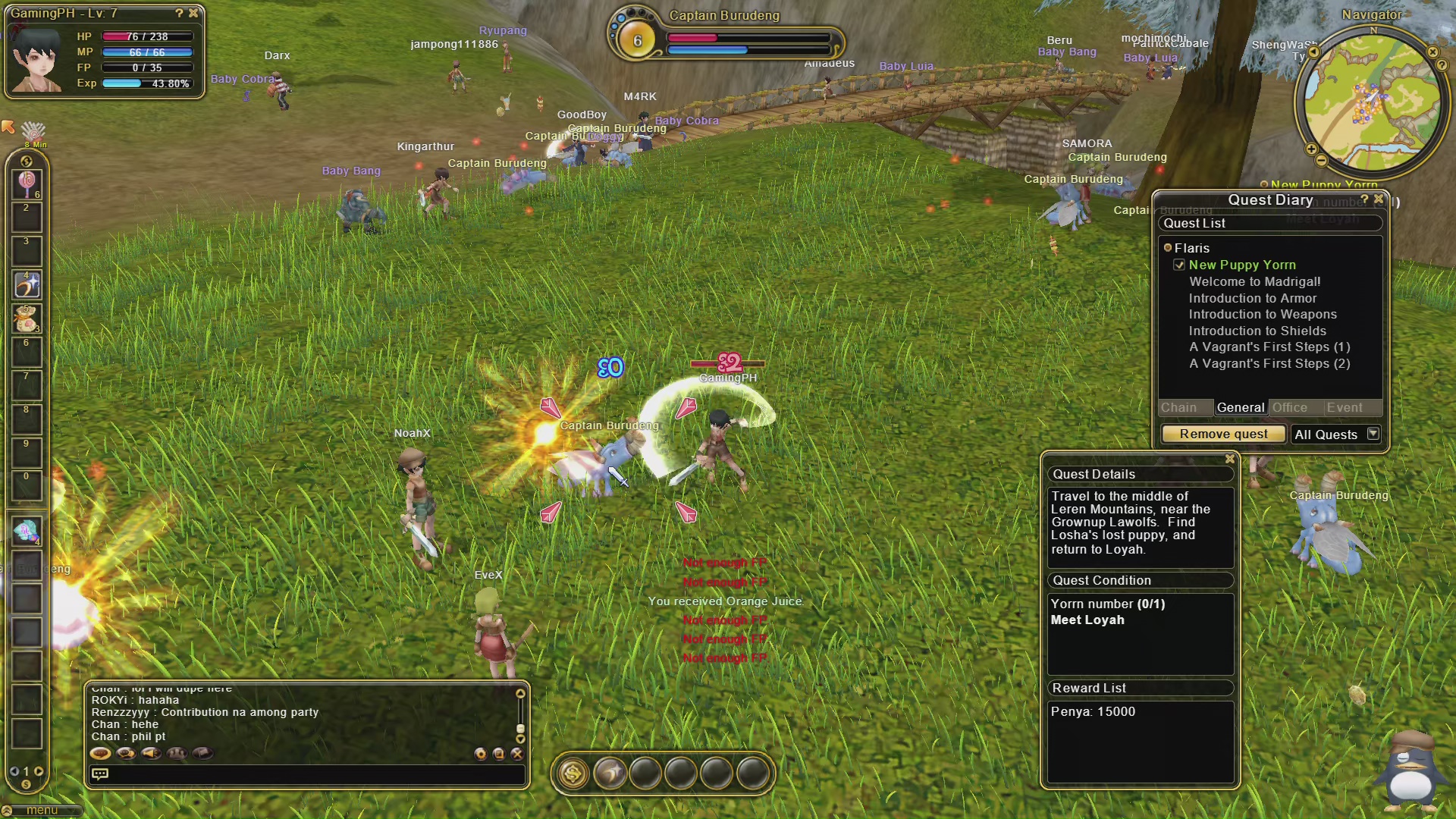The width and height of the screenshot is (1456, 819).
Task: Activate the gold coin action slot
Action: click(x=573, y=773)
